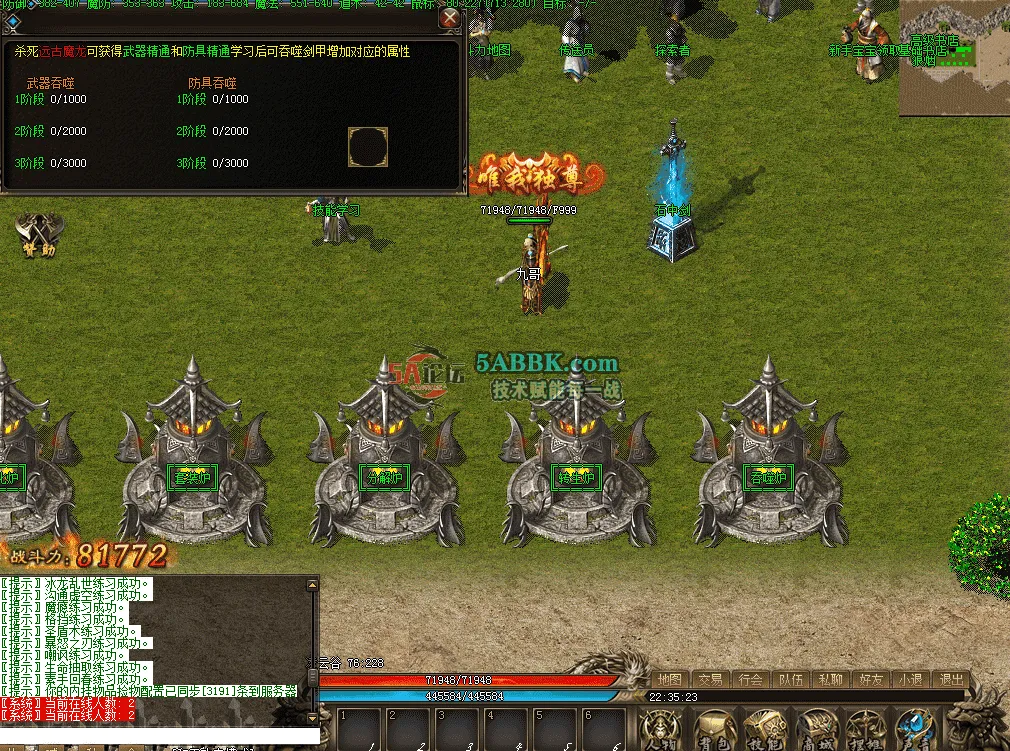Viewport: 1010px width, 751px height.
Task: Open the 赞助 sponsor icon
Action: (37, 236)
